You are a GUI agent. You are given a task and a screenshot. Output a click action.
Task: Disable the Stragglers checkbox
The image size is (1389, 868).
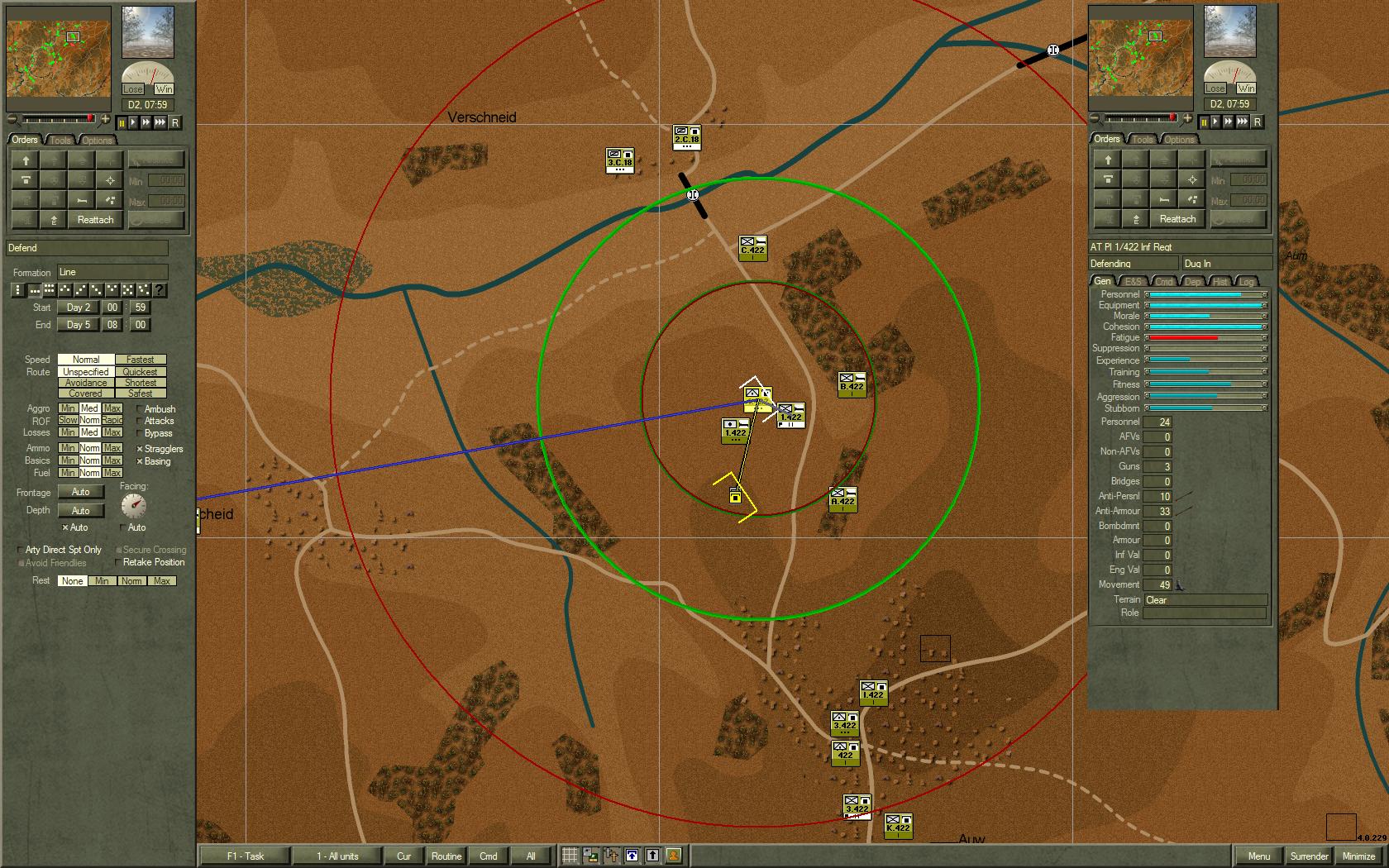138,448
